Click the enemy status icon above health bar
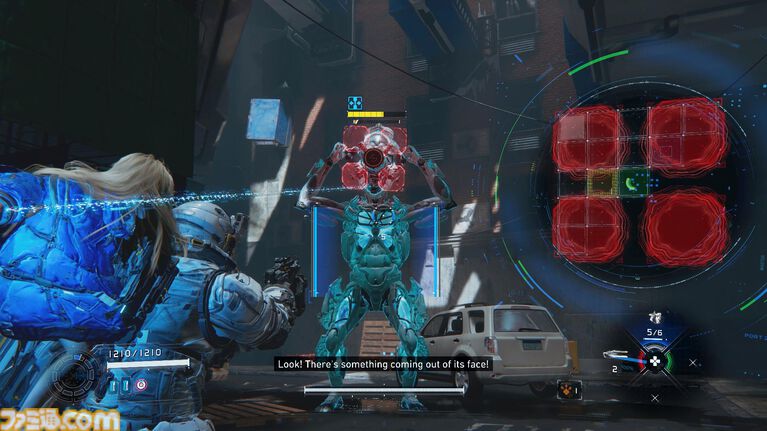This screenshot has width=767, height=431. click(355, 103)
